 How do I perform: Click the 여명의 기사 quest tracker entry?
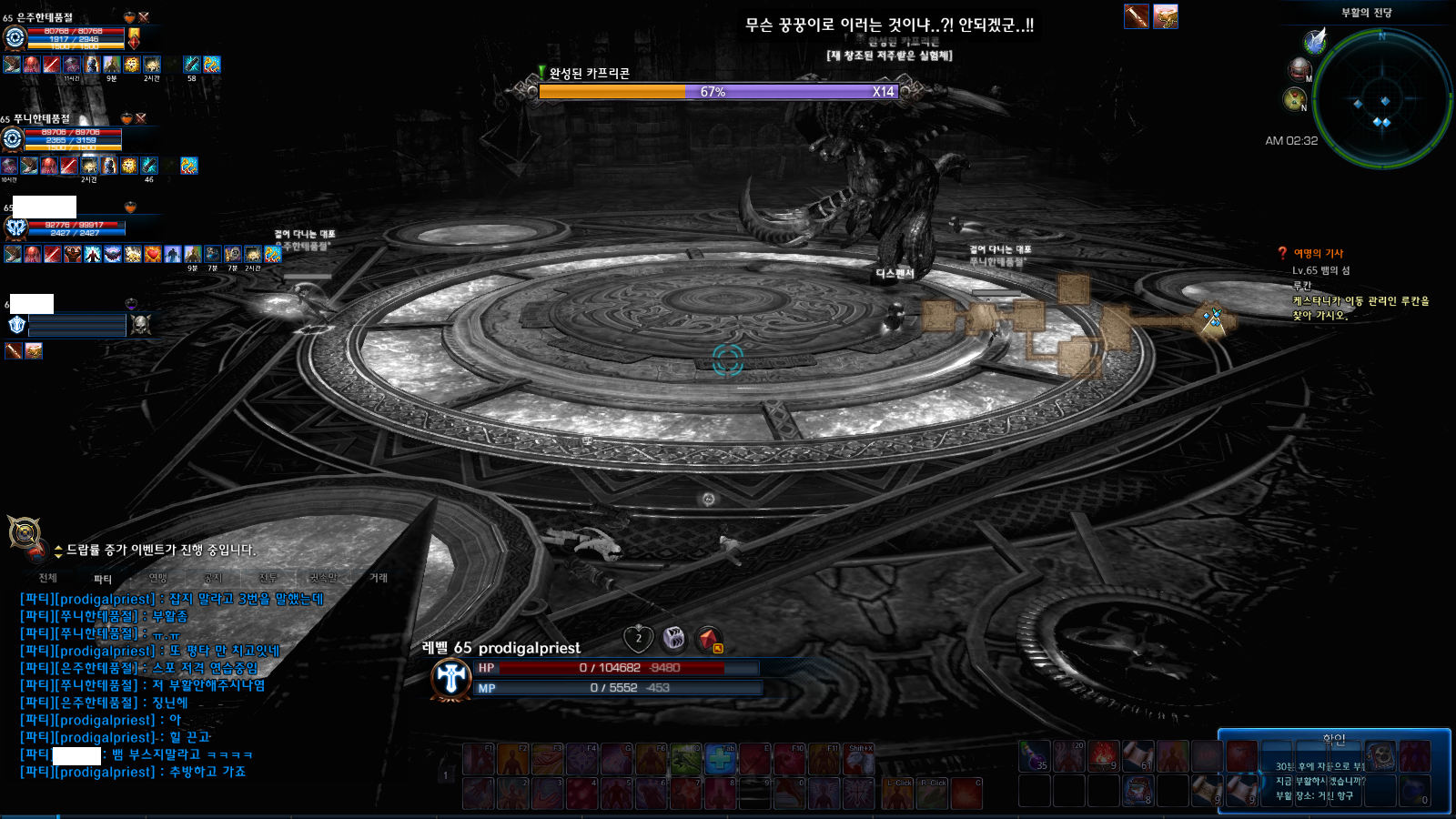coord(1318,254)
